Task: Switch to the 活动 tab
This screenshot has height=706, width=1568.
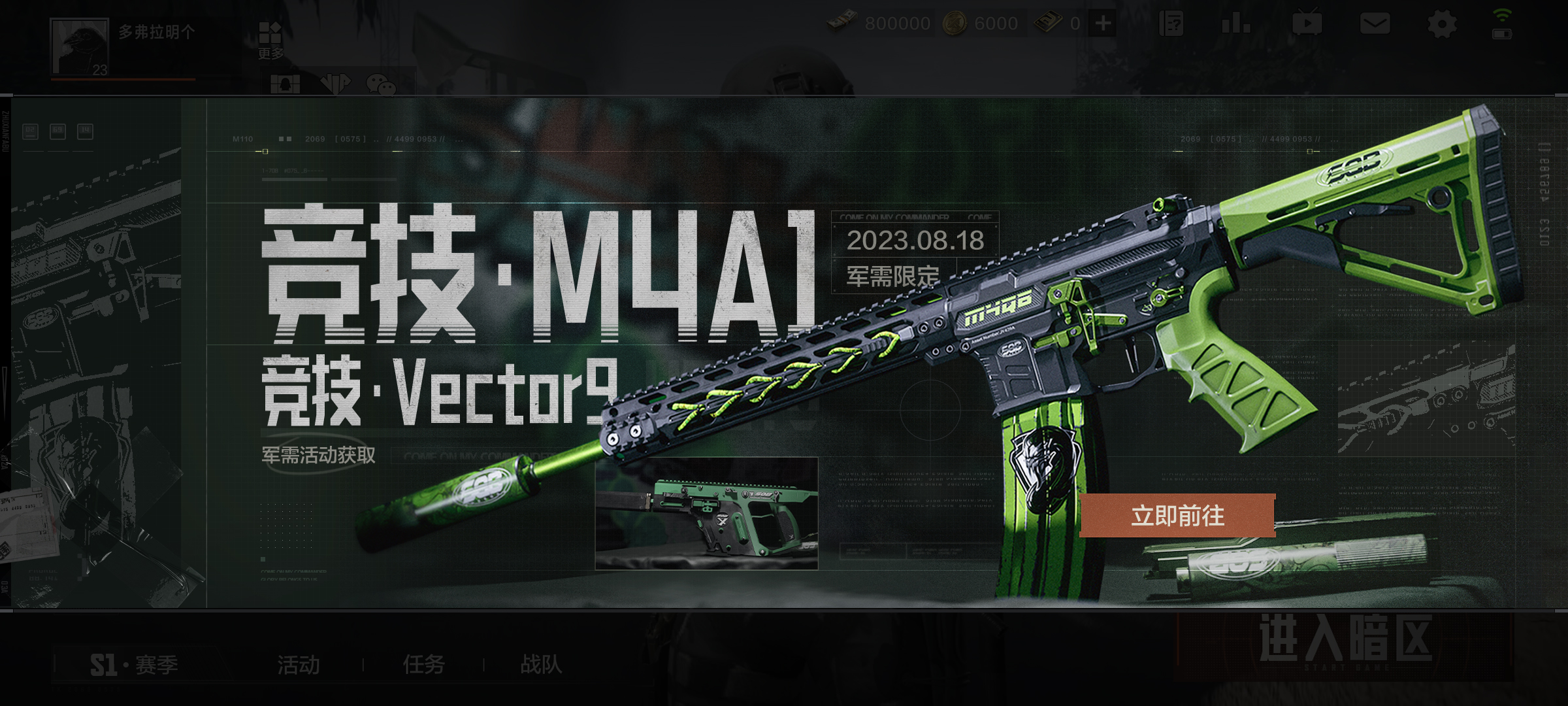Action: click(x=299, y=665)
